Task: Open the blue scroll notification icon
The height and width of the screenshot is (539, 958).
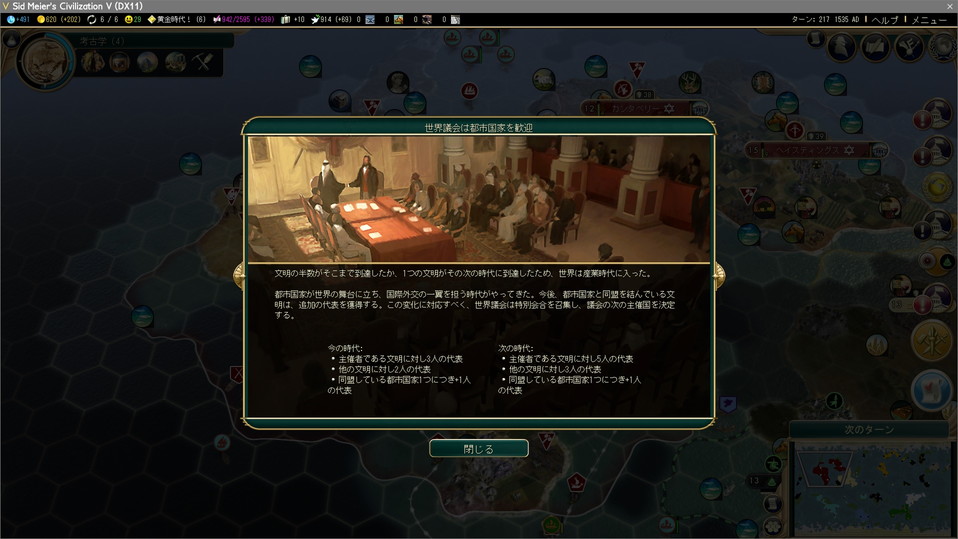Action: (932, 390)
